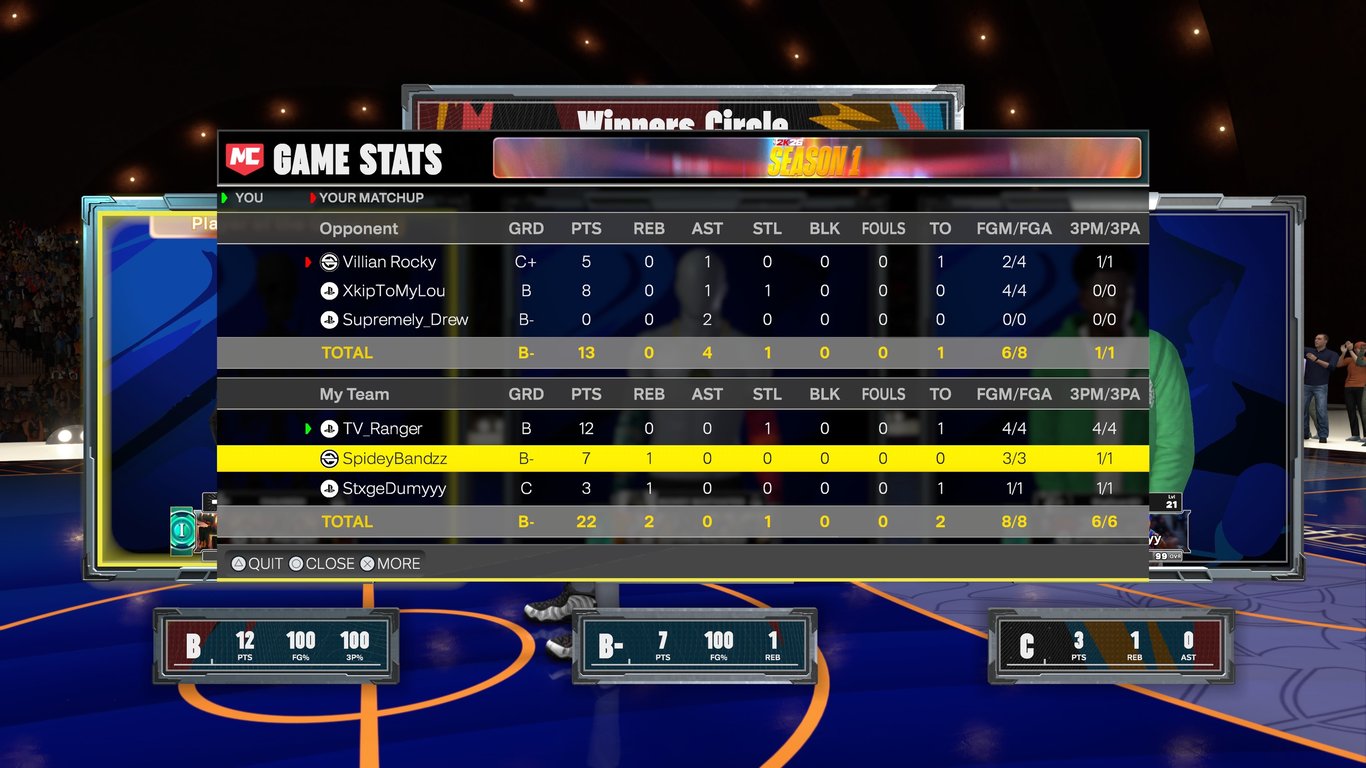The image size is (1366, 768).
Task: Expand the MORE options with X button
Action: [368, 563]
